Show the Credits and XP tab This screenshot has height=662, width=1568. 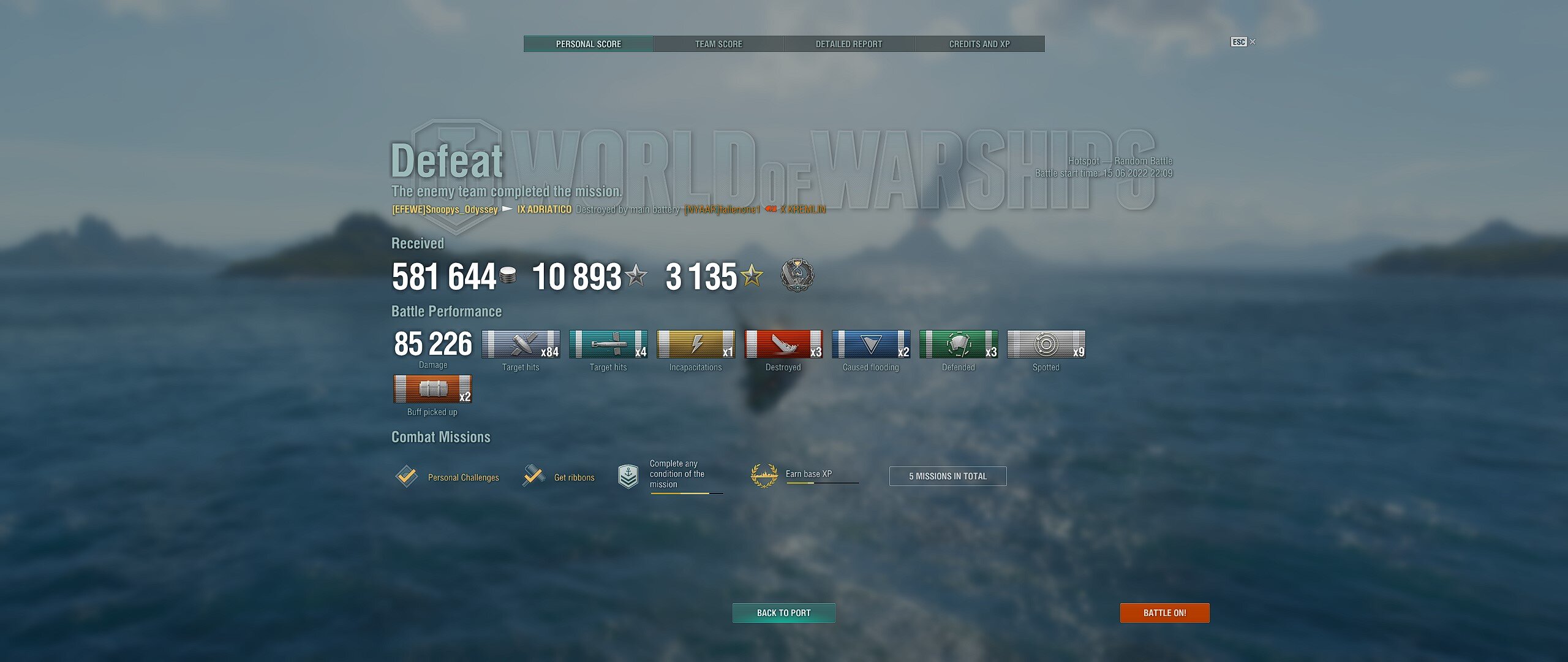pos(979,44)
